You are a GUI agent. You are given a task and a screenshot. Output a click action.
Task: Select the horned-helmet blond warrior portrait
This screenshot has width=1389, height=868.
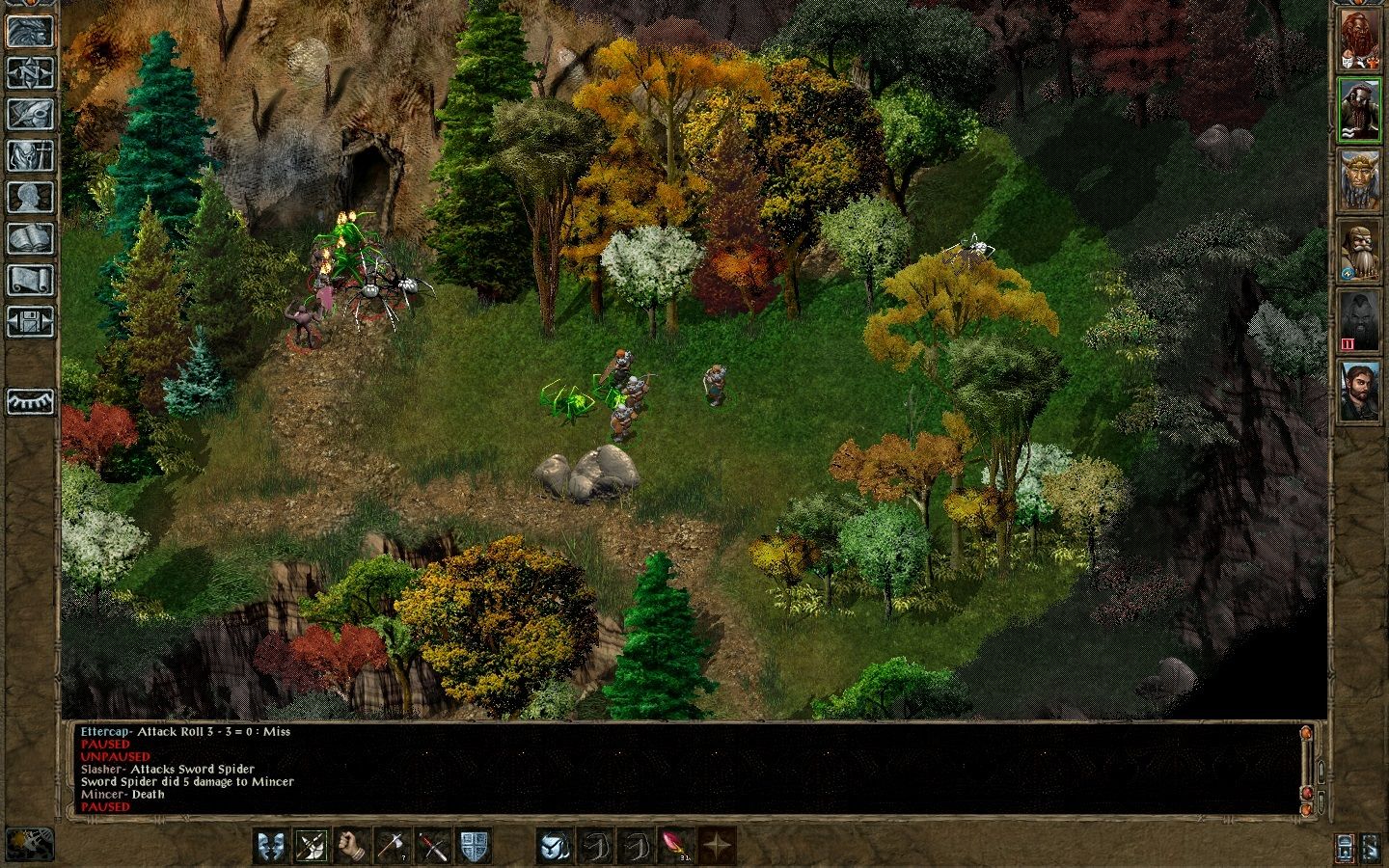point(1359,180)
